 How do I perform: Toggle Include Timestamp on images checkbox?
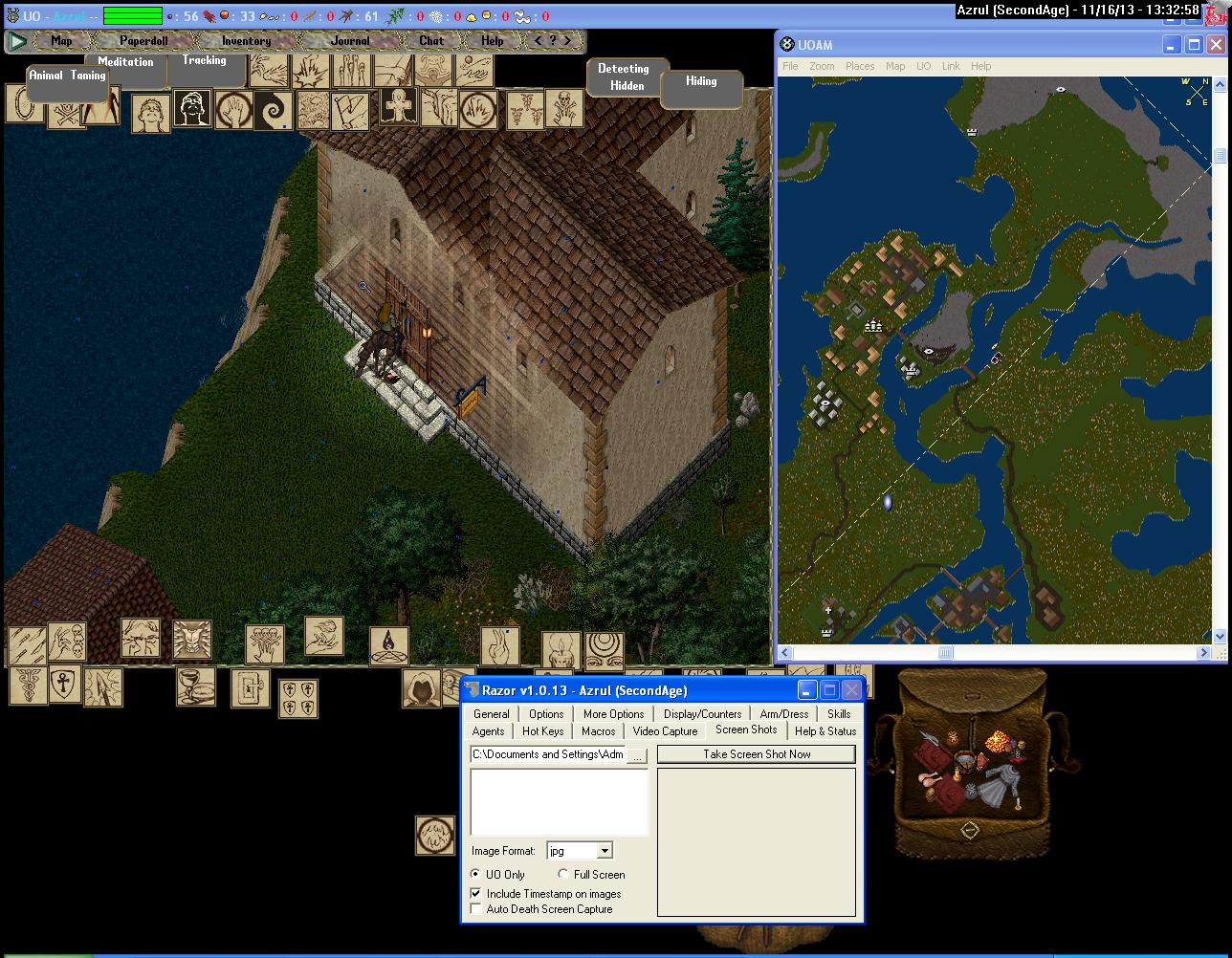476,894
